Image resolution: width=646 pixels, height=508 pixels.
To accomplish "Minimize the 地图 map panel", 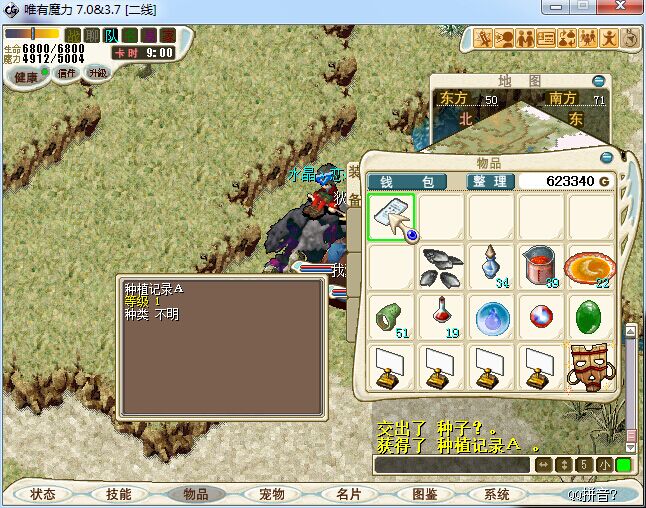I will click(598, 80).
